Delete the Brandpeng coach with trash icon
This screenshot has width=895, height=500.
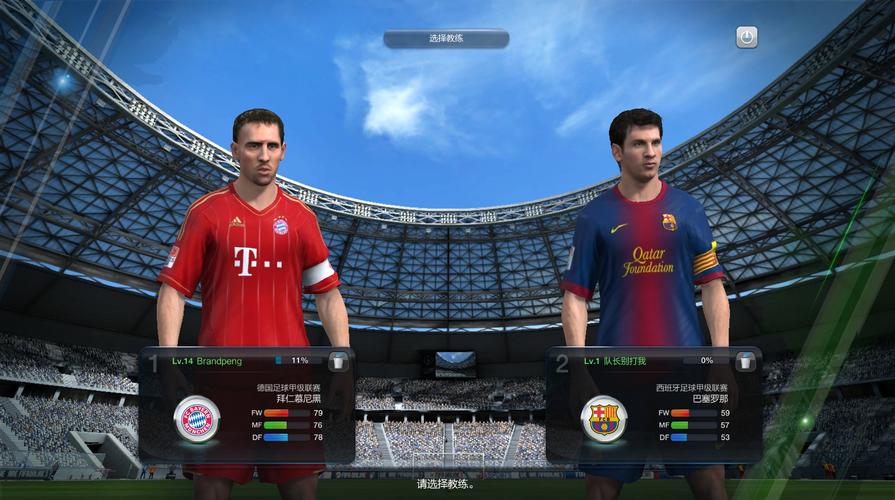coord(339,361)
